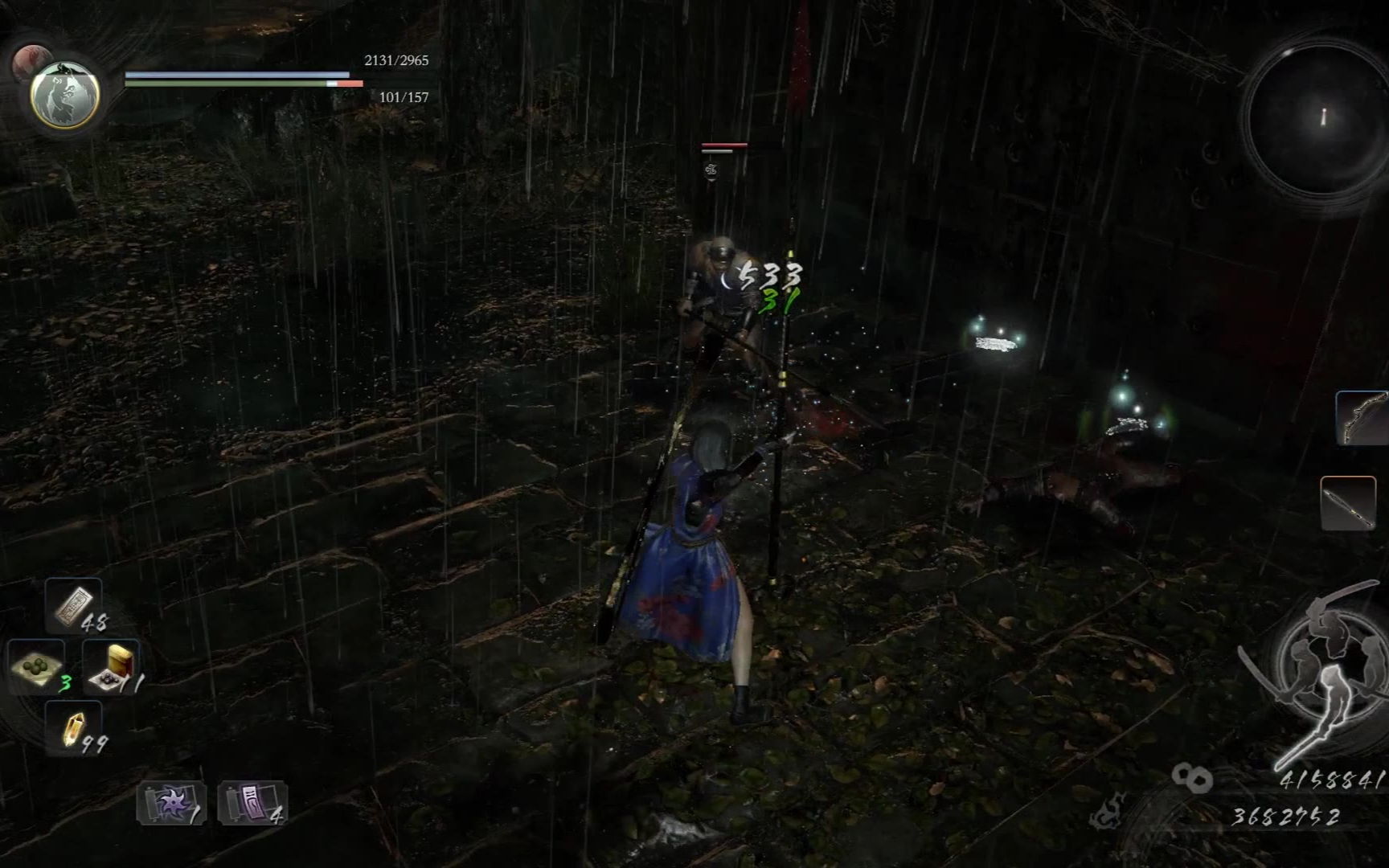Select the spear melee weapon slot
Screen dimensions: 1389x868
[1348, 503]
